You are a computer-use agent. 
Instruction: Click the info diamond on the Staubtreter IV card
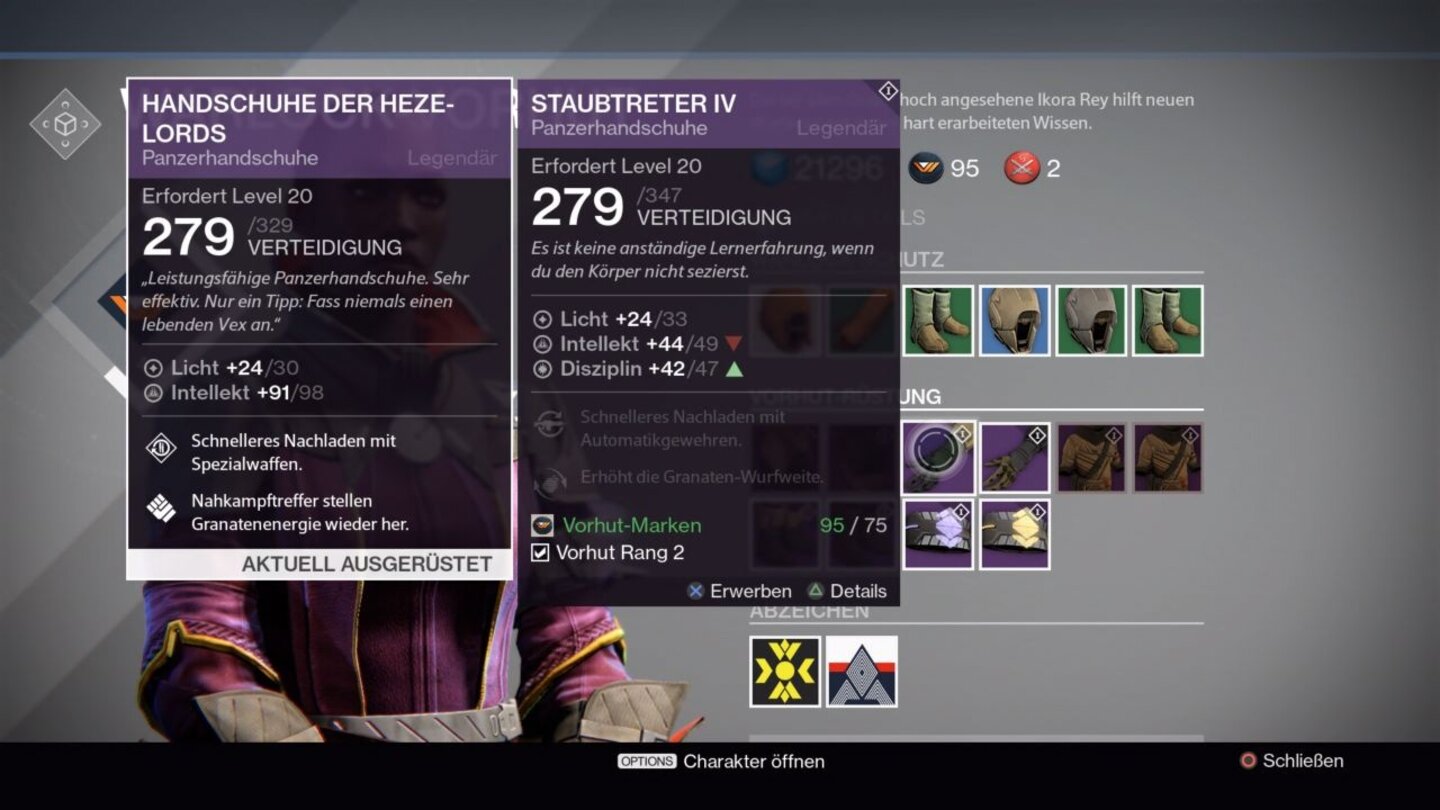point(886,89)
